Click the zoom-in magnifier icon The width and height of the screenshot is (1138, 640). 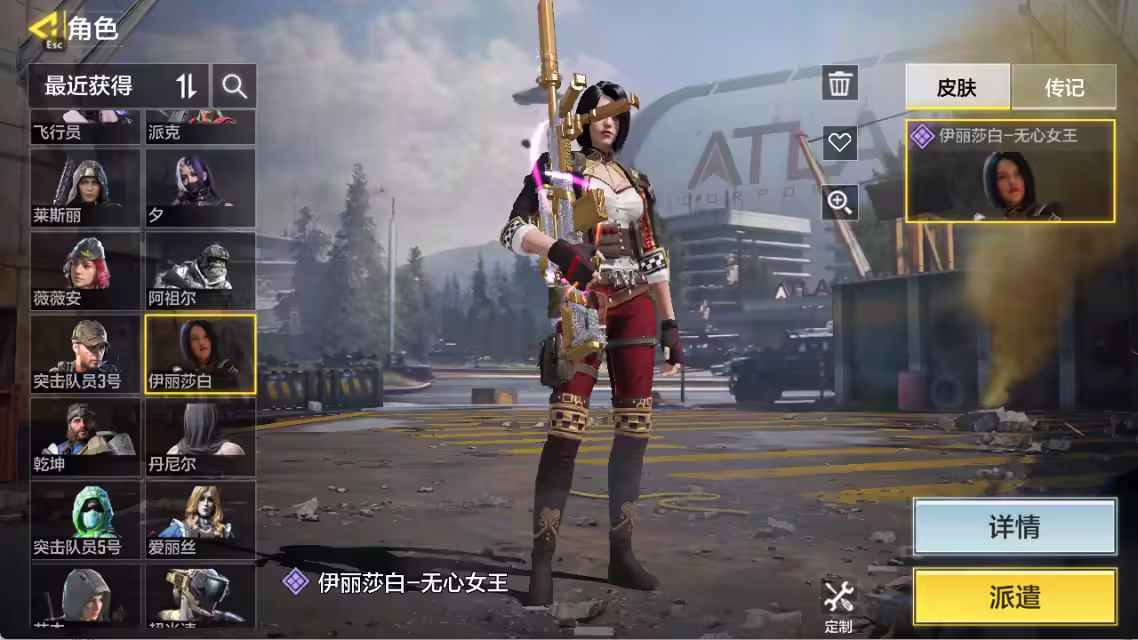point(840,202)
